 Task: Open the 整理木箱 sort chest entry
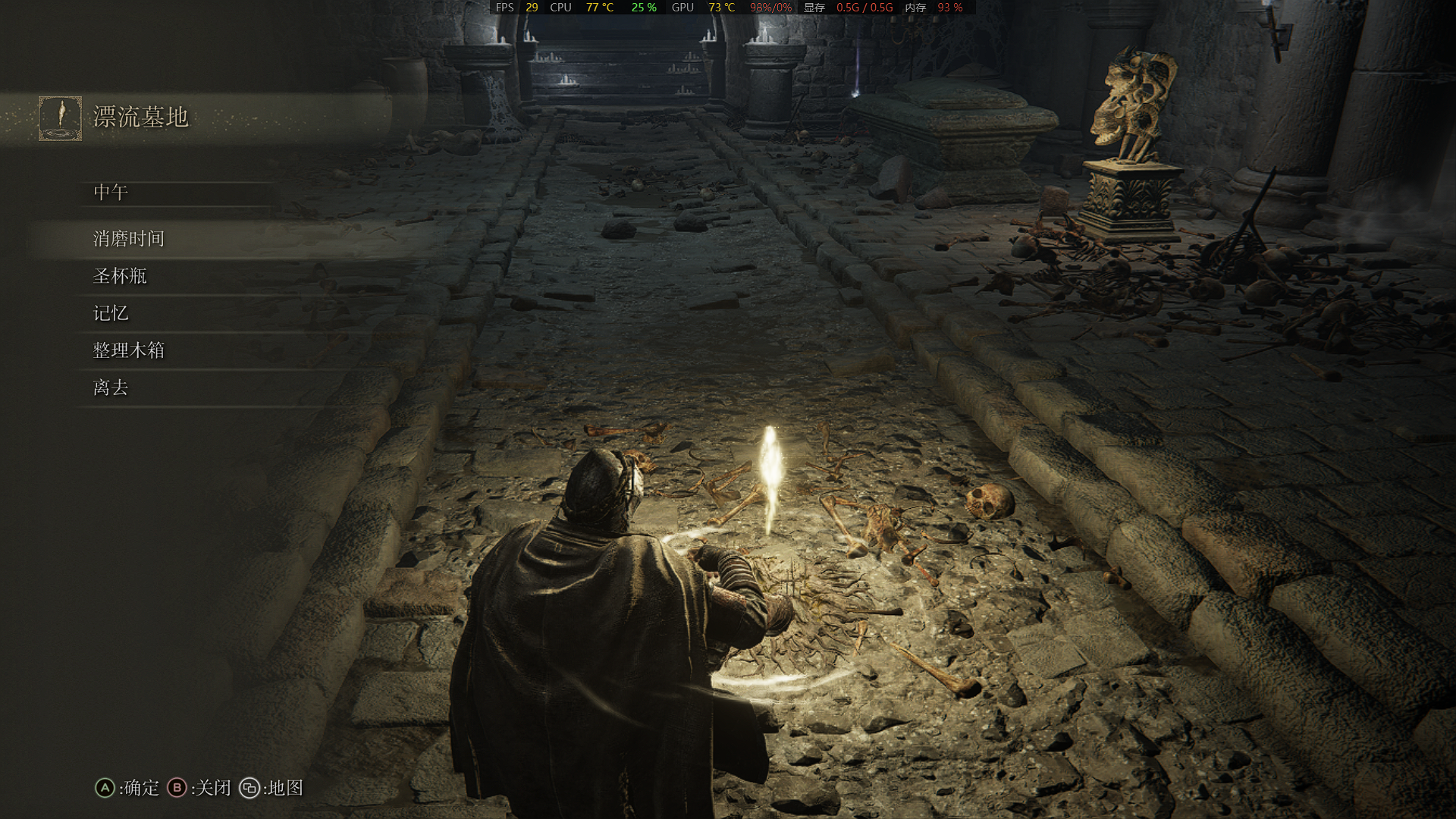coord(128,350)
